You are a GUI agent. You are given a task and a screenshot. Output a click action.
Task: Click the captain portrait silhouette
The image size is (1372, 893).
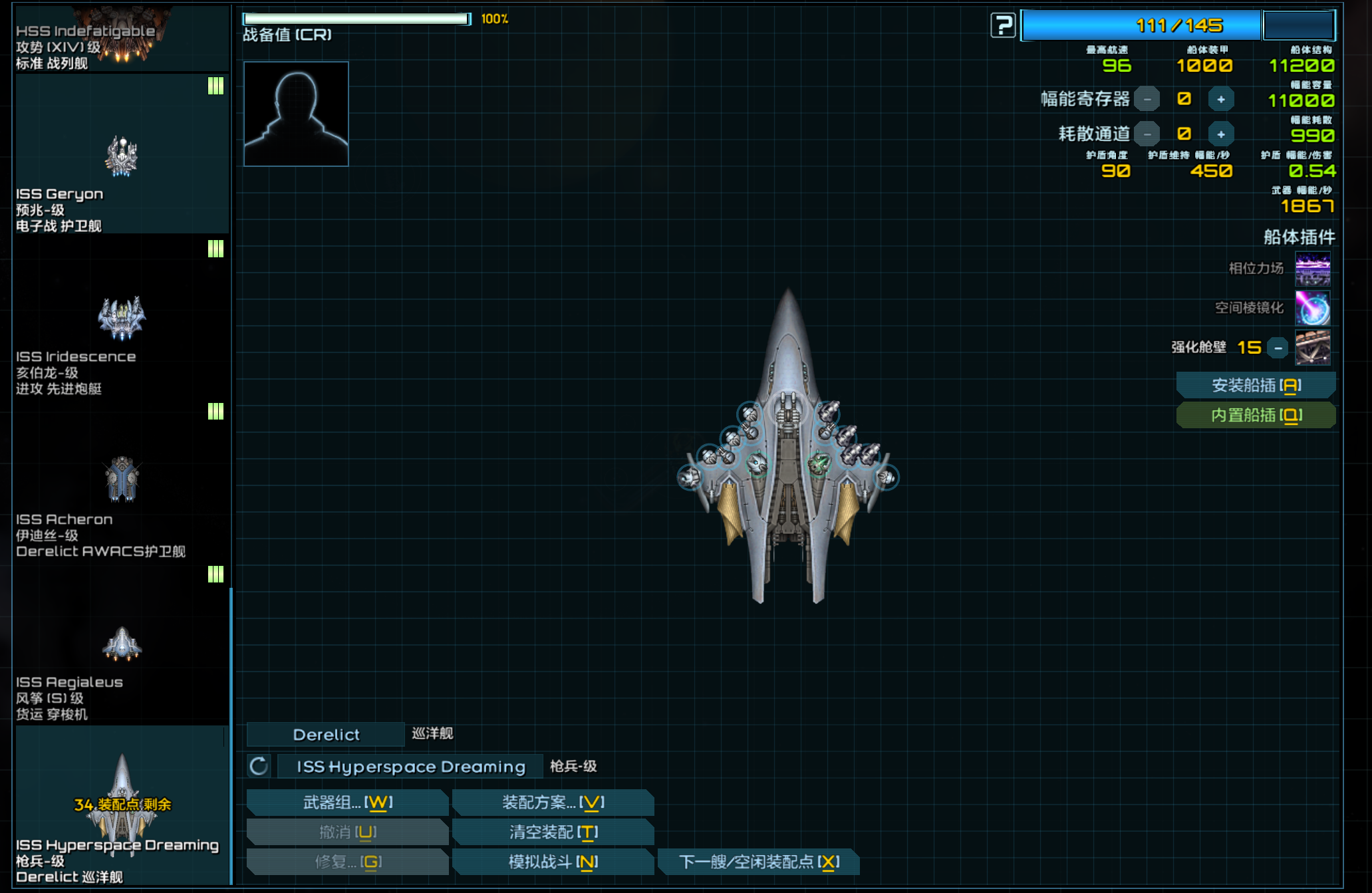pos(296,114)
